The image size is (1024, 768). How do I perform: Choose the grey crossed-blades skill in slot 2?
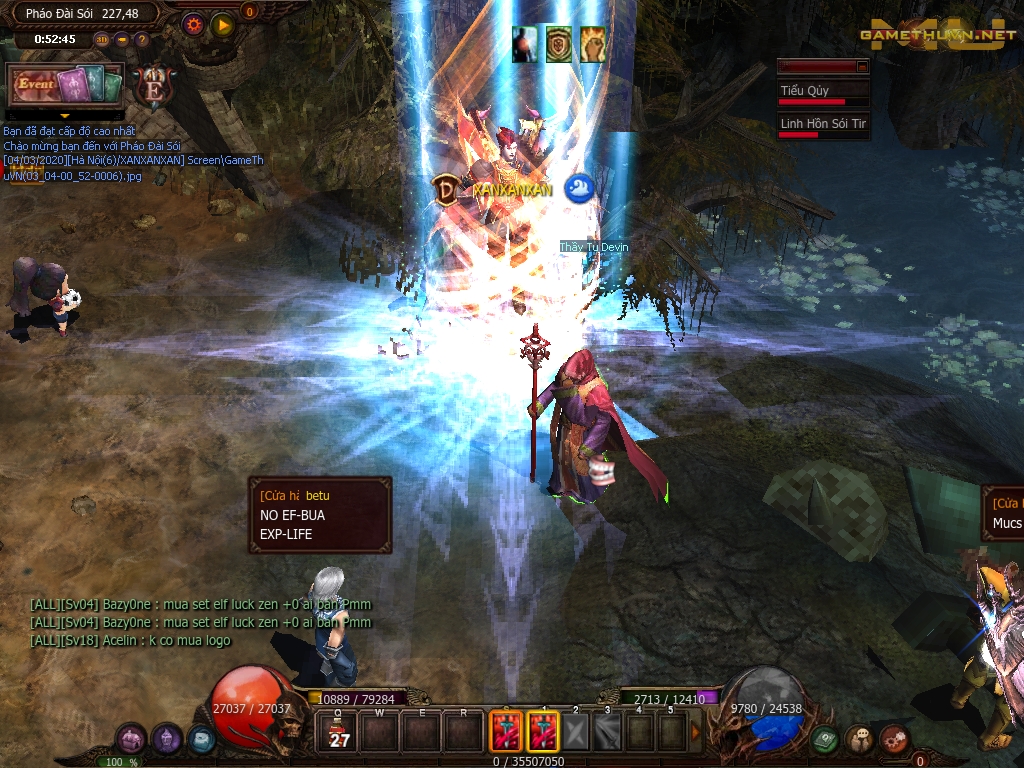pyautogui.click(x=575, y=732)
